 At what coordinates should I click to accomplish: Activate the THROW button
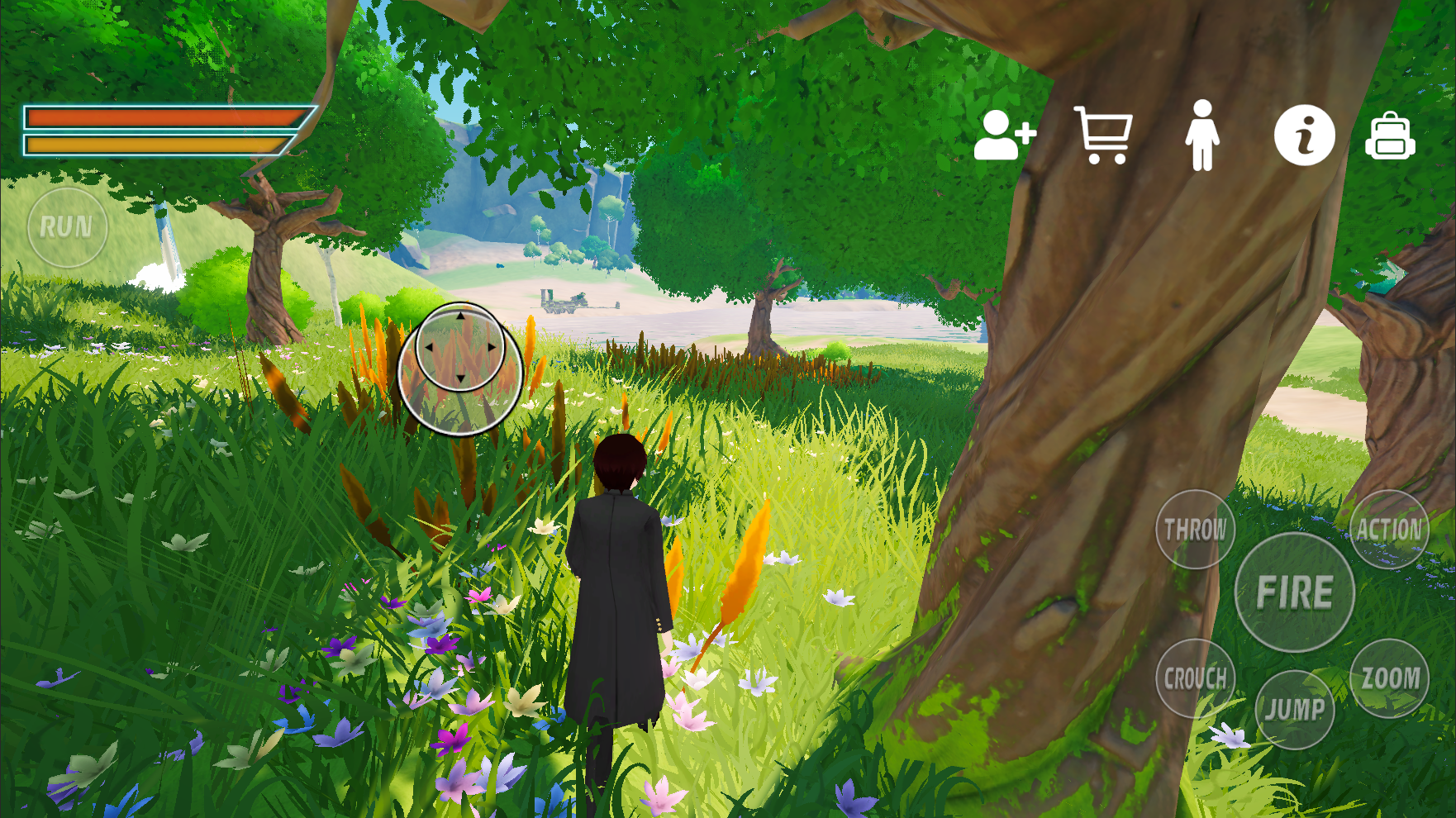[x=1195, y=530]
